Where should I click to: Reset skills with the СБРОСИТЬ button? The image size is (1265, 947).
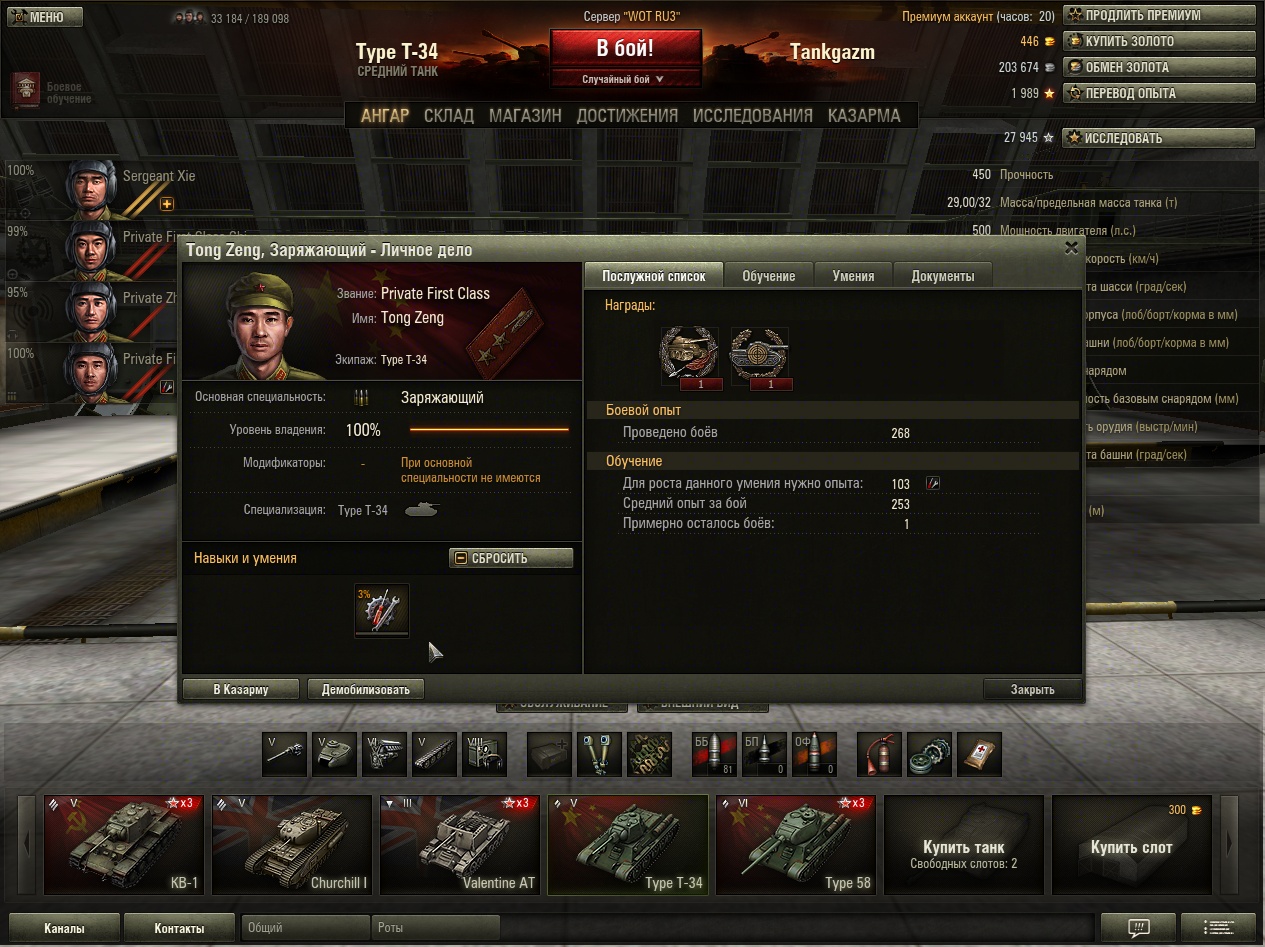point(511,558)
